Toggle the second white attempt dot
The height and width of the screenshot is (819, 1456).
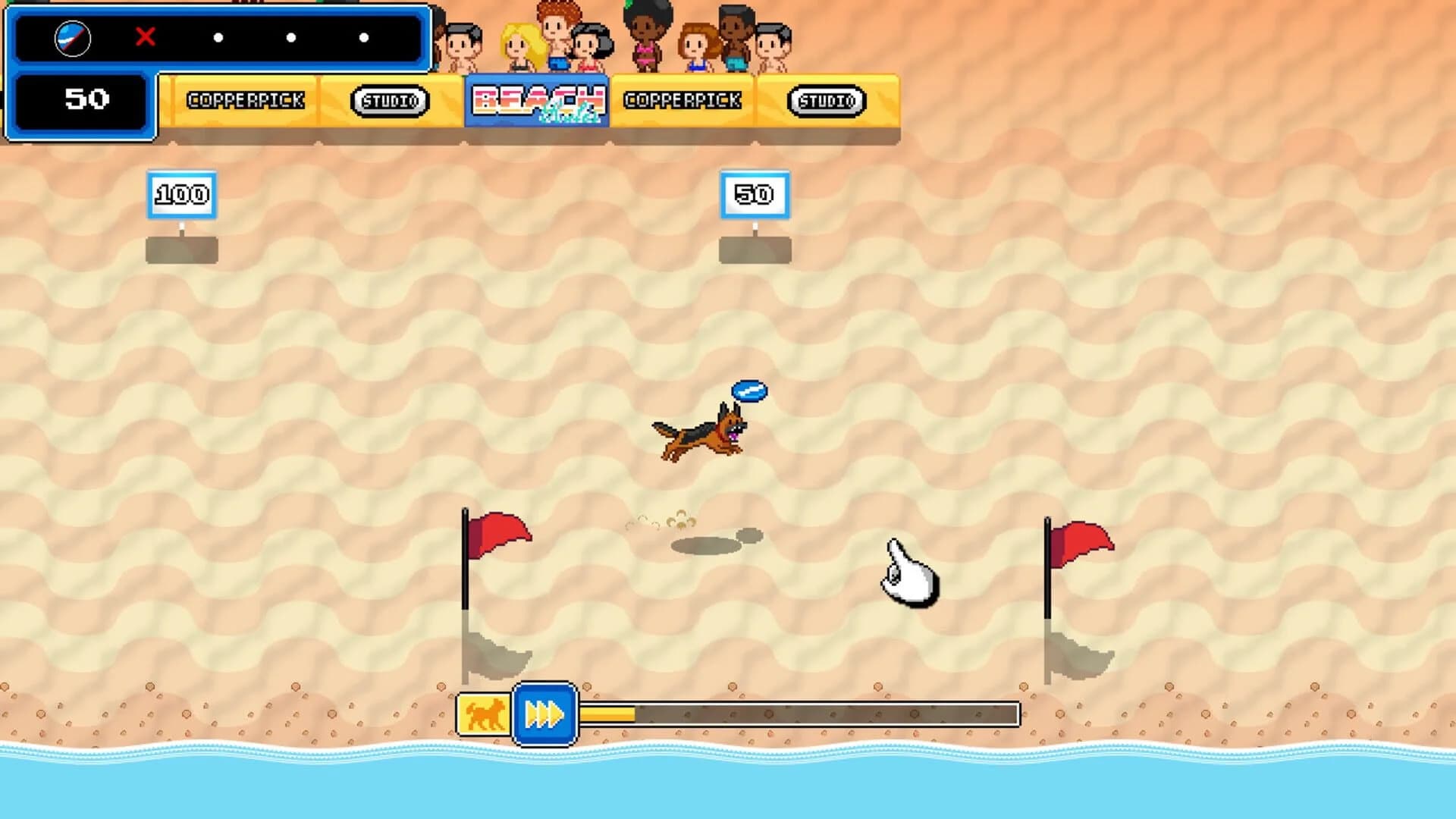pyautogui.click(x=291, y=36)
